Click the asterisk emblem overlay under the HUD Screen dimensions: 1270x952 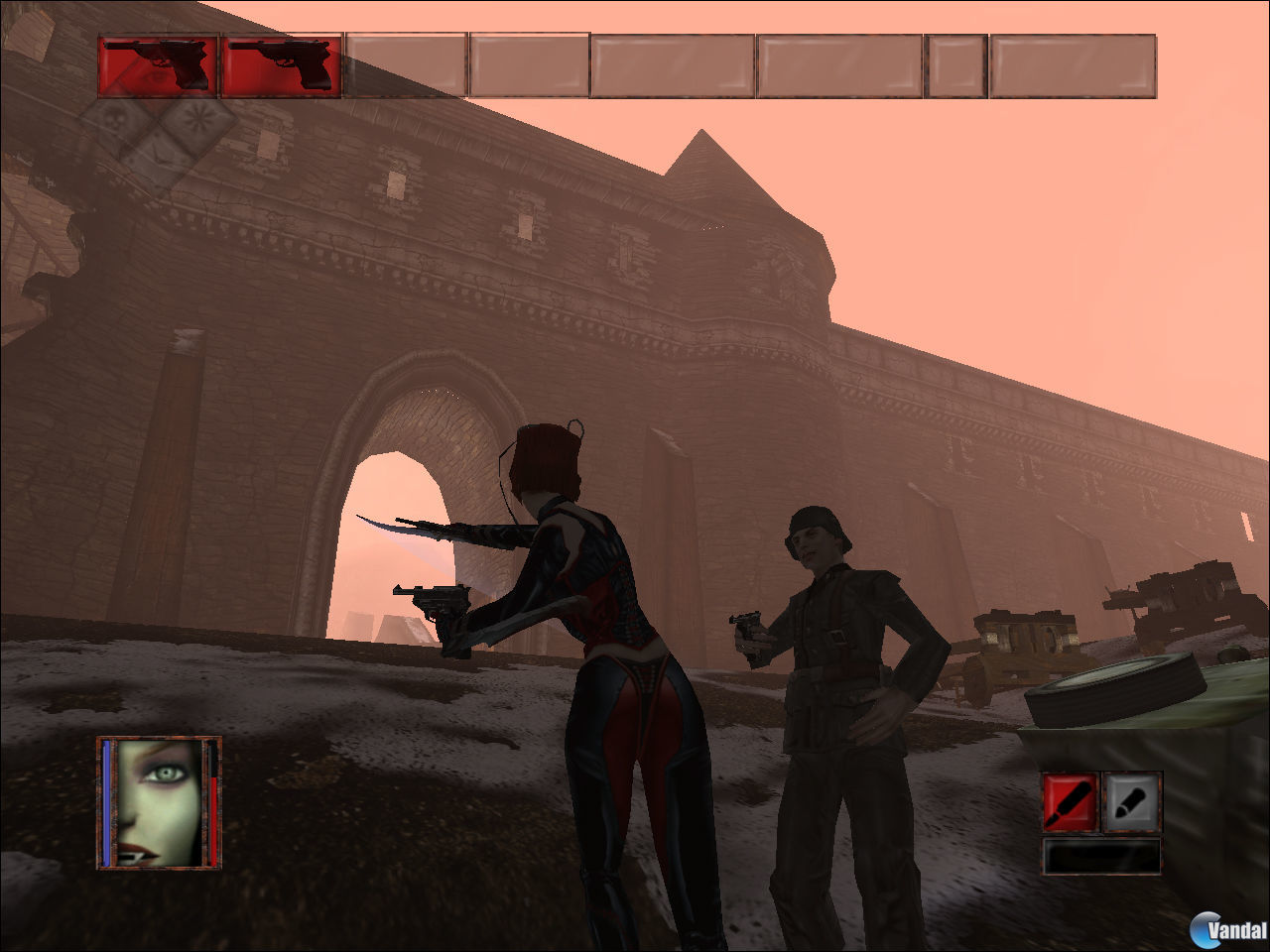point(198,117)
